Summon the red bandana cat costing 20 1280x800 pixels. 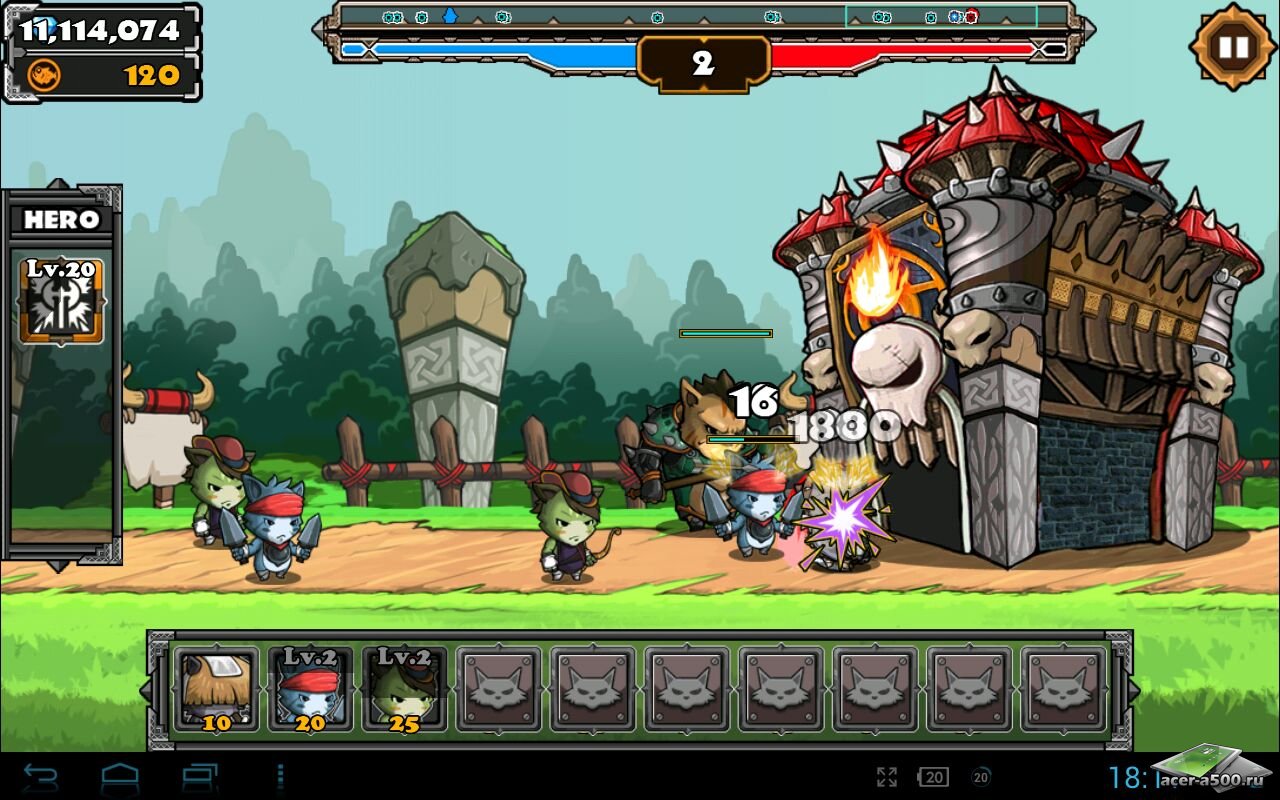coord(310,688)
